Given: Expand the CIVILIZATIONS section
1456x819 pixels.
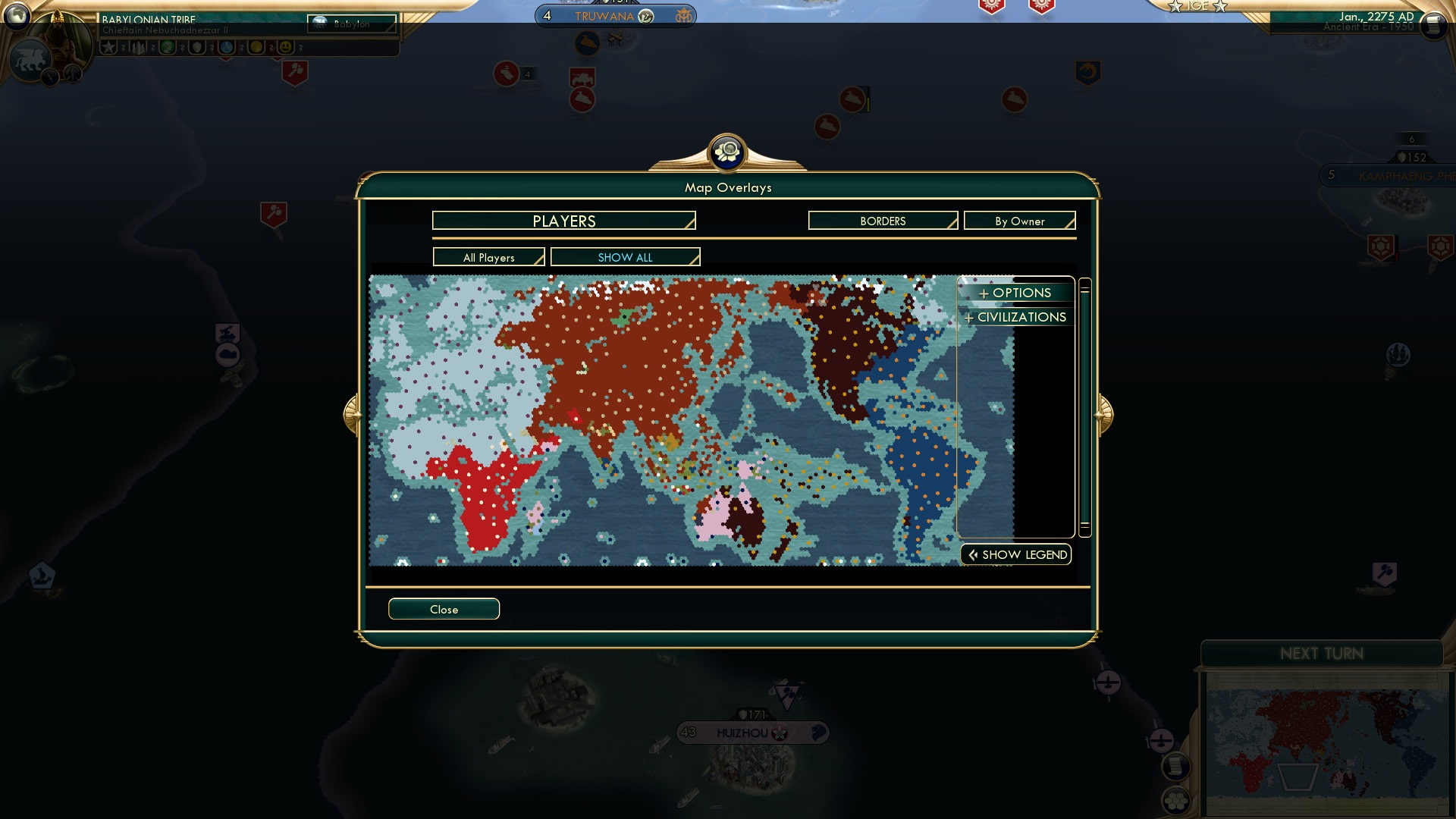Looking at the screenshot, I should [1015, 317].
